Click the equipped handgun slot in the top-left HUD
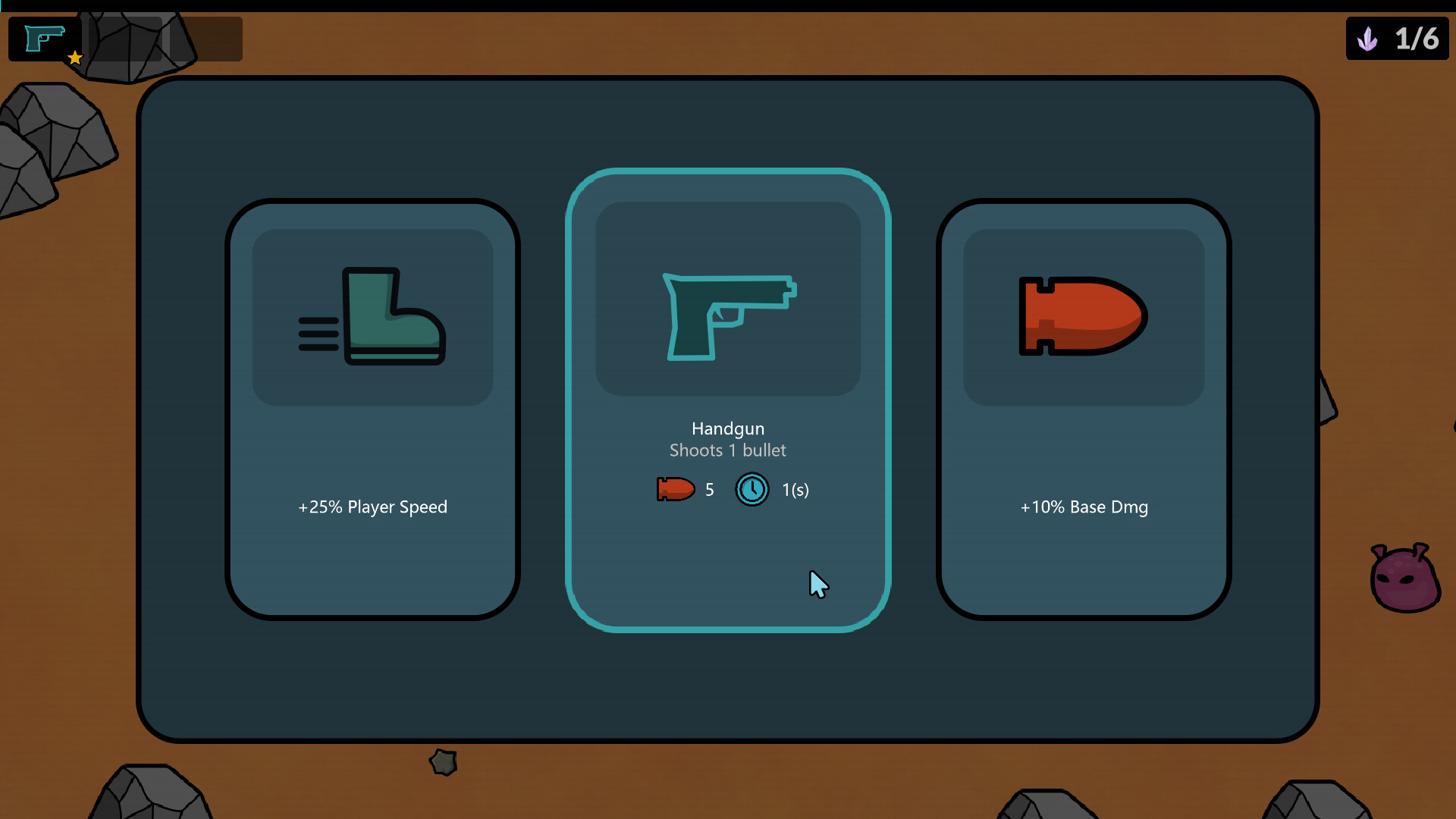This screenshot has width=1456, height=819. pyautogui.click(x=44, y=38)
